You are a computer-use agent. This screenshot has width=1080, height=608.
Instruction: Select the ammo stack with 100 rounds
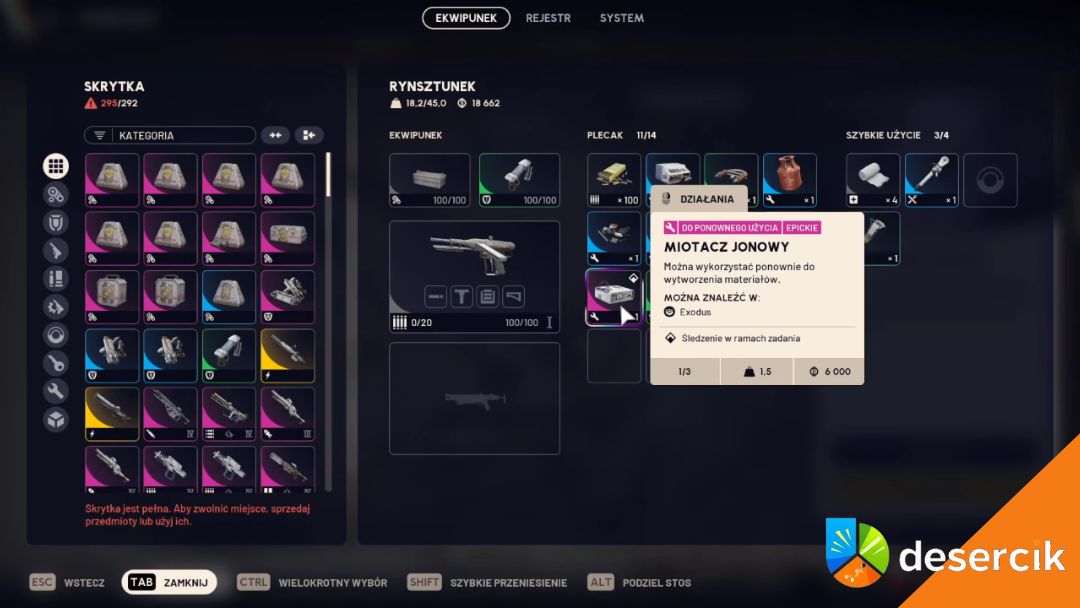(613, 180)
